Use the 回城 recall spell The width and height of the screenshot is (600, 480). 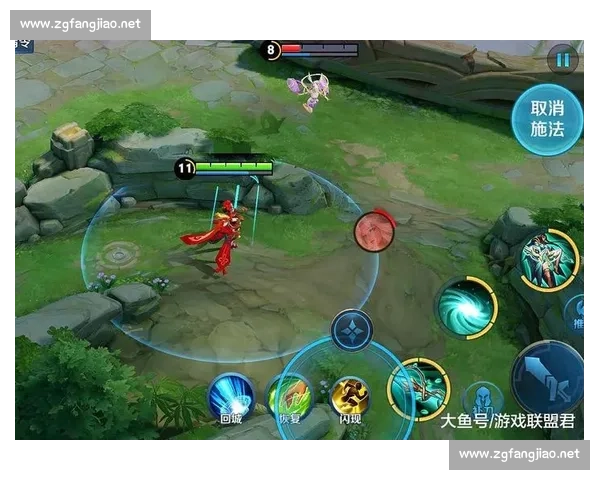pyautogui.click(x=231, y=399)
